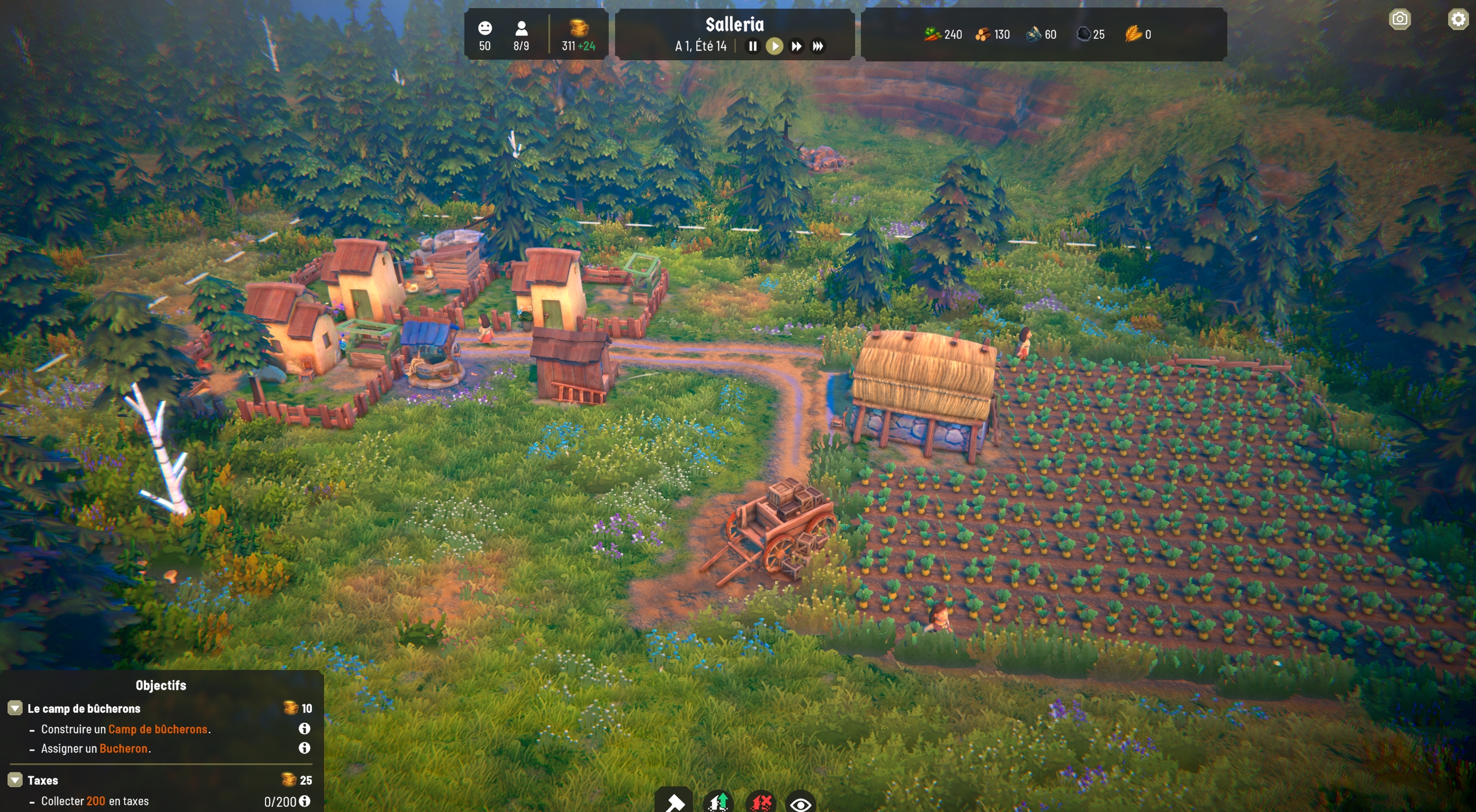Take a screenshot with the camera icon
Viewport: 1476px width, 812px height.
point(1399,19)
